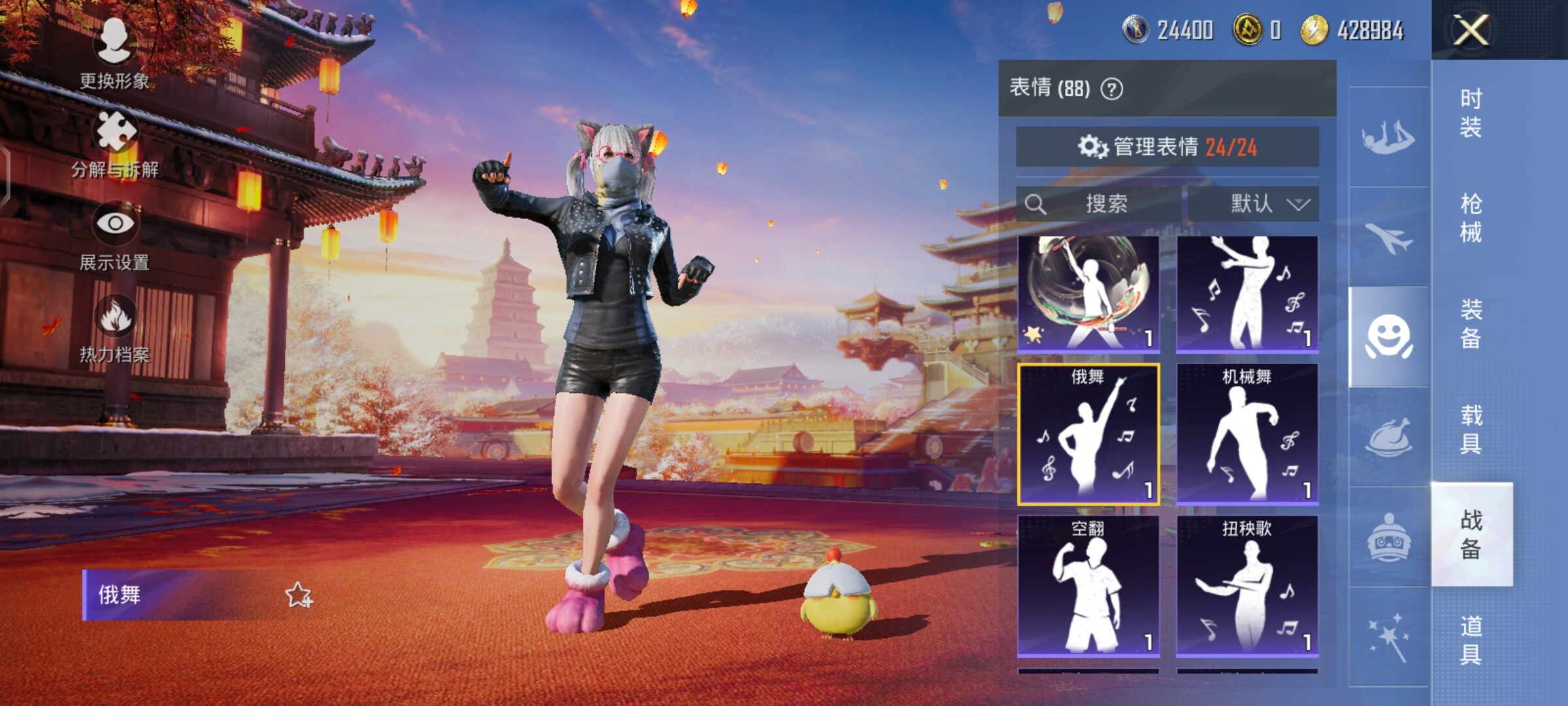
Task: Select the 机械舞 emote tile
Action: [x=1247, y=434]
